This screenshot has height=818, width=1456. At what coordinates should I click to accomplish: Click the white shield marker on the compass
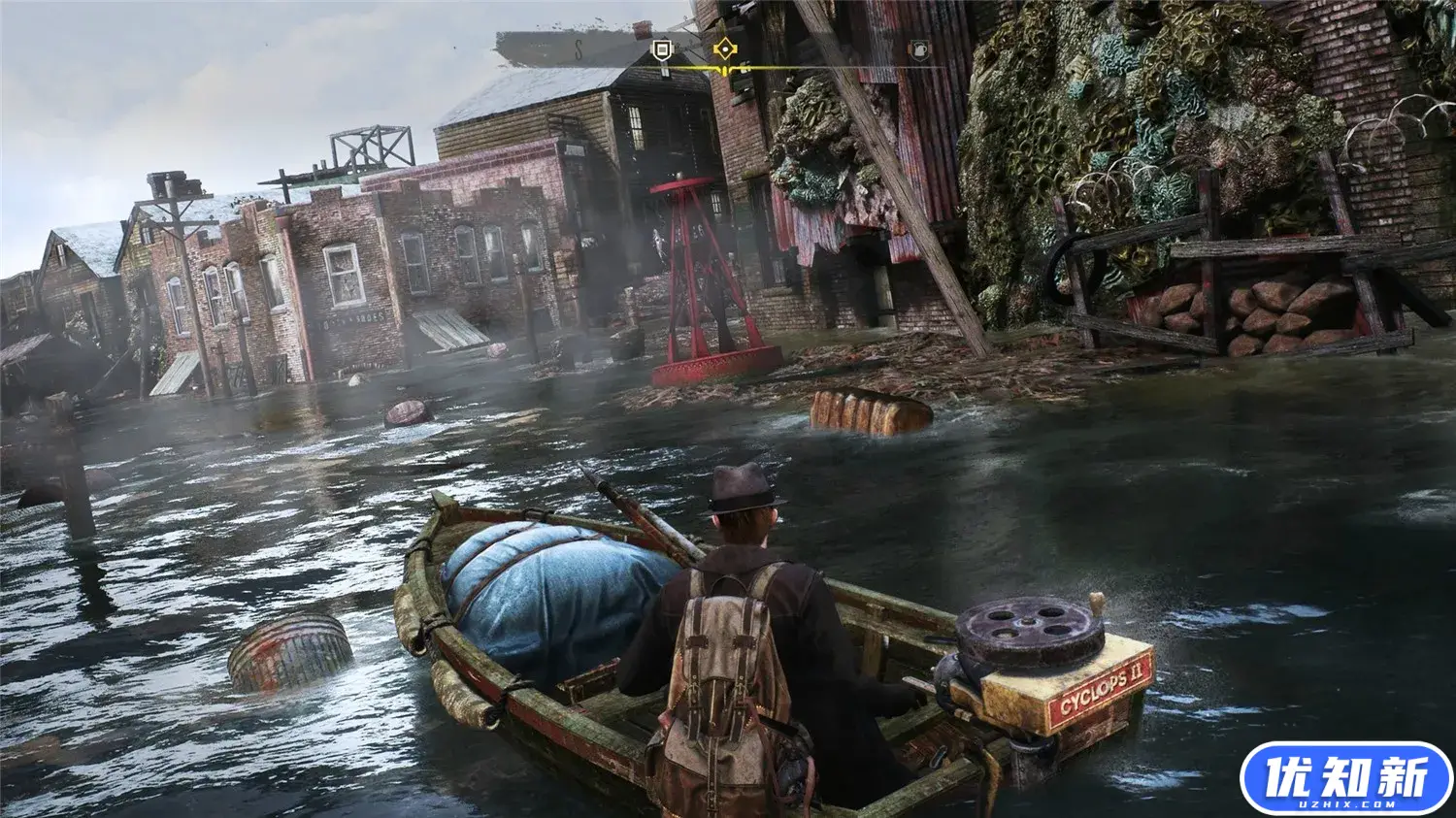tap(662, 50)
